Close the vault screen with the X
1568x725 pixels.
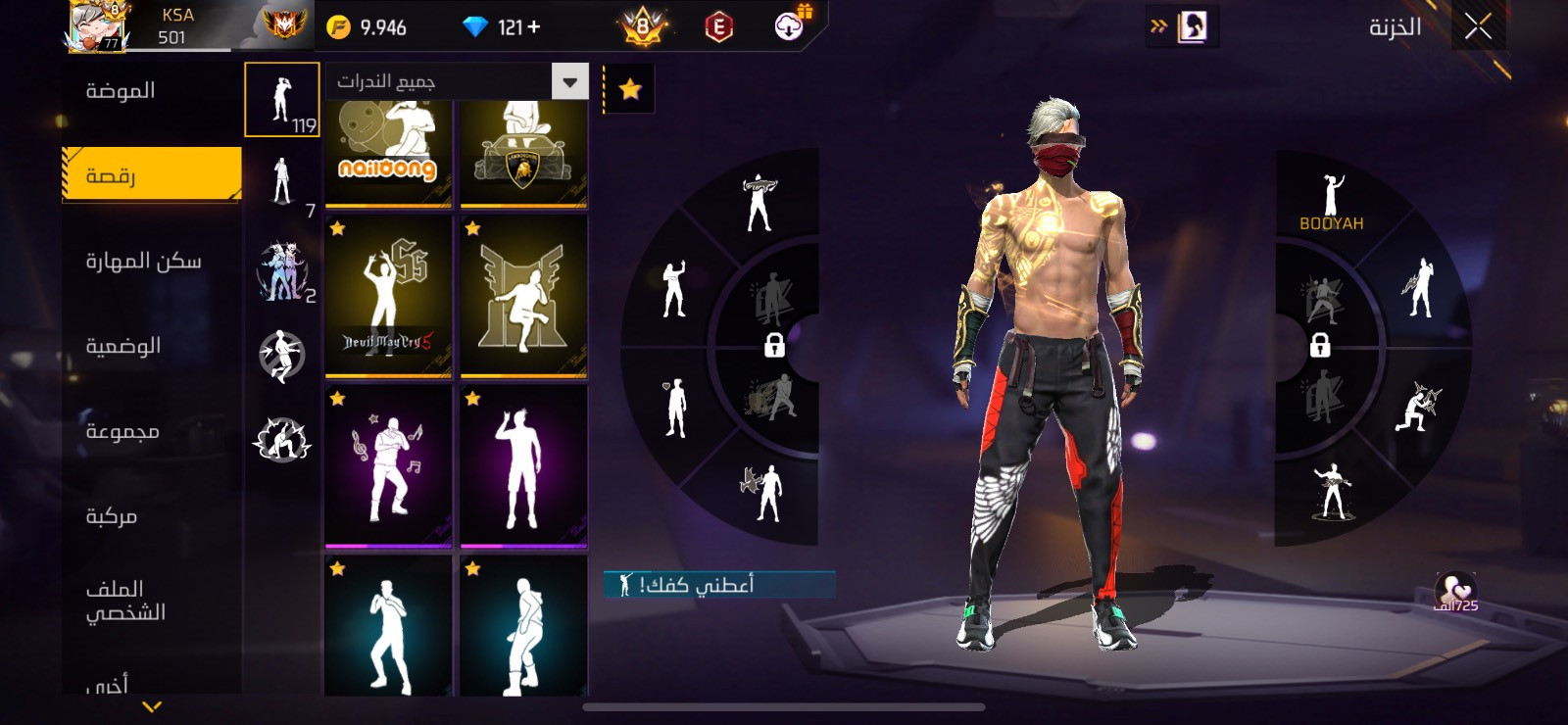[x=1478, y=26]
